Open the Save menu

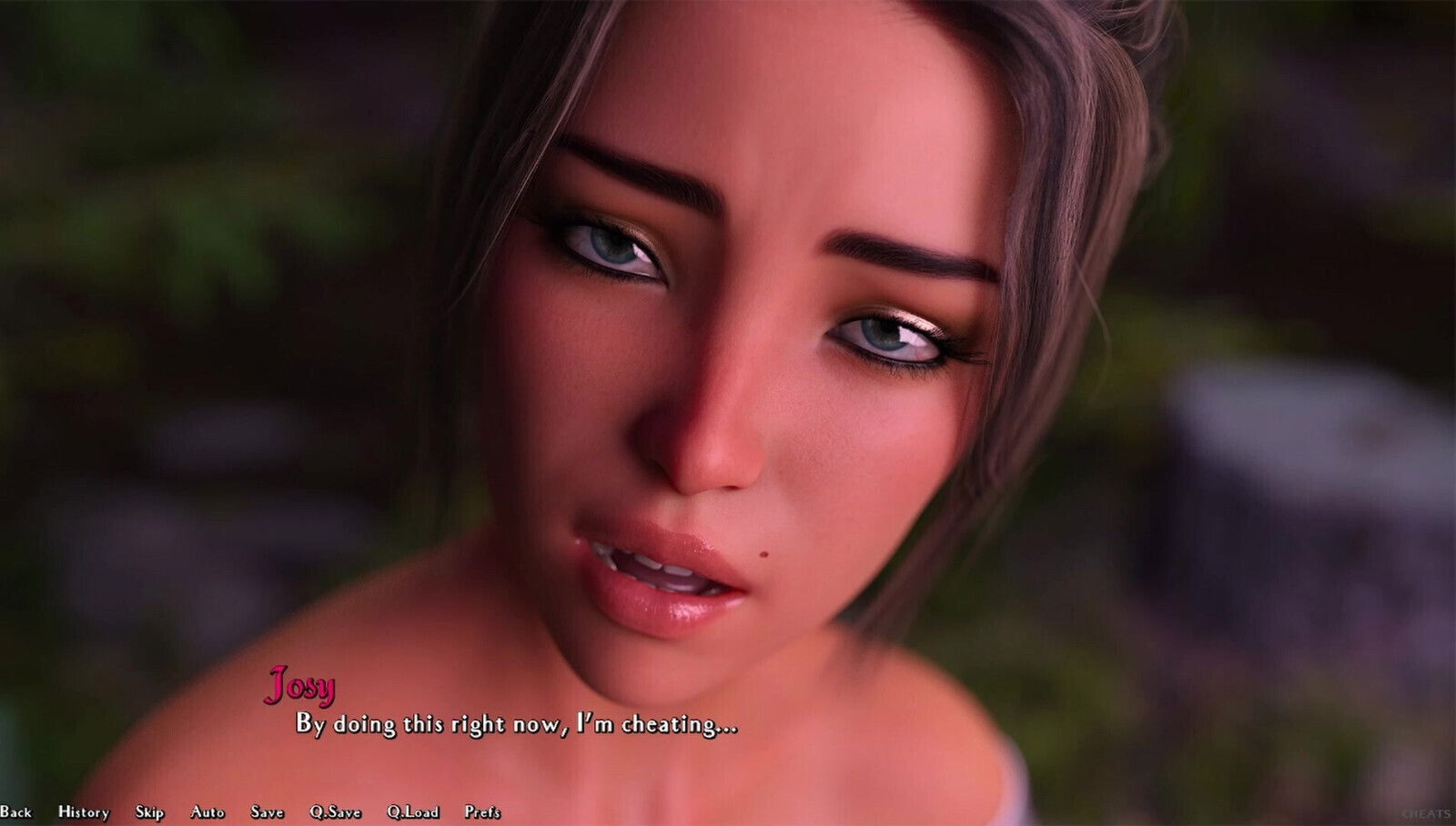click(x=268, y=812)
